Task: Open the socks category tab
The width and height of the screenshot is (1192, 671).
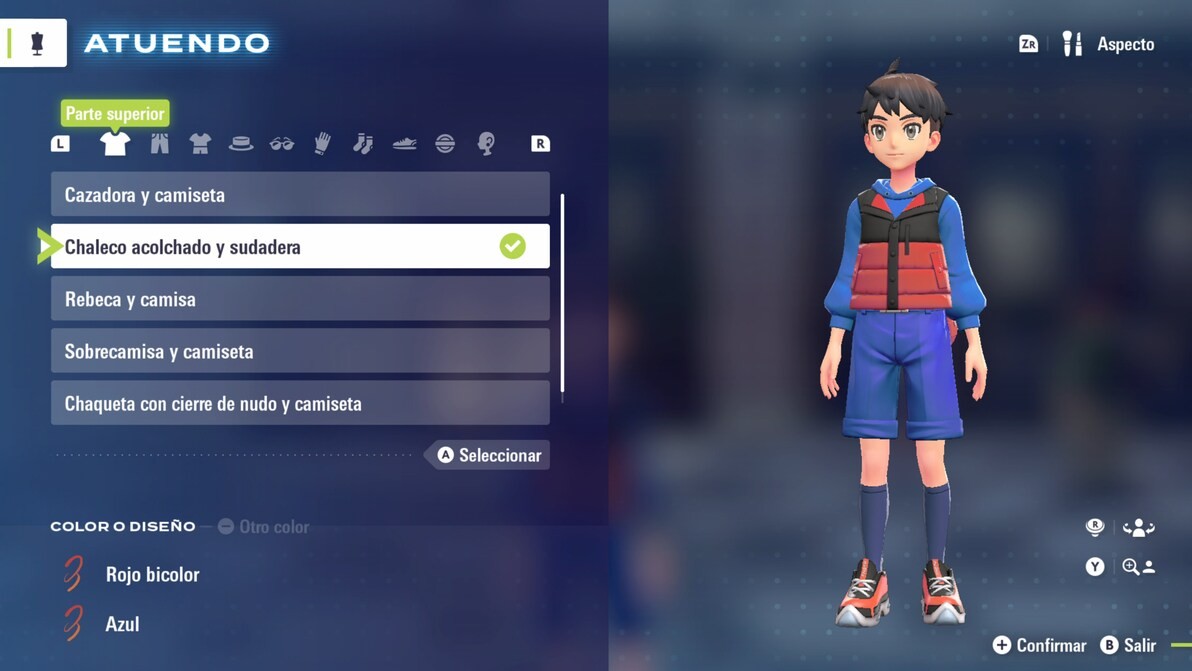Action: tap(363, 144)
